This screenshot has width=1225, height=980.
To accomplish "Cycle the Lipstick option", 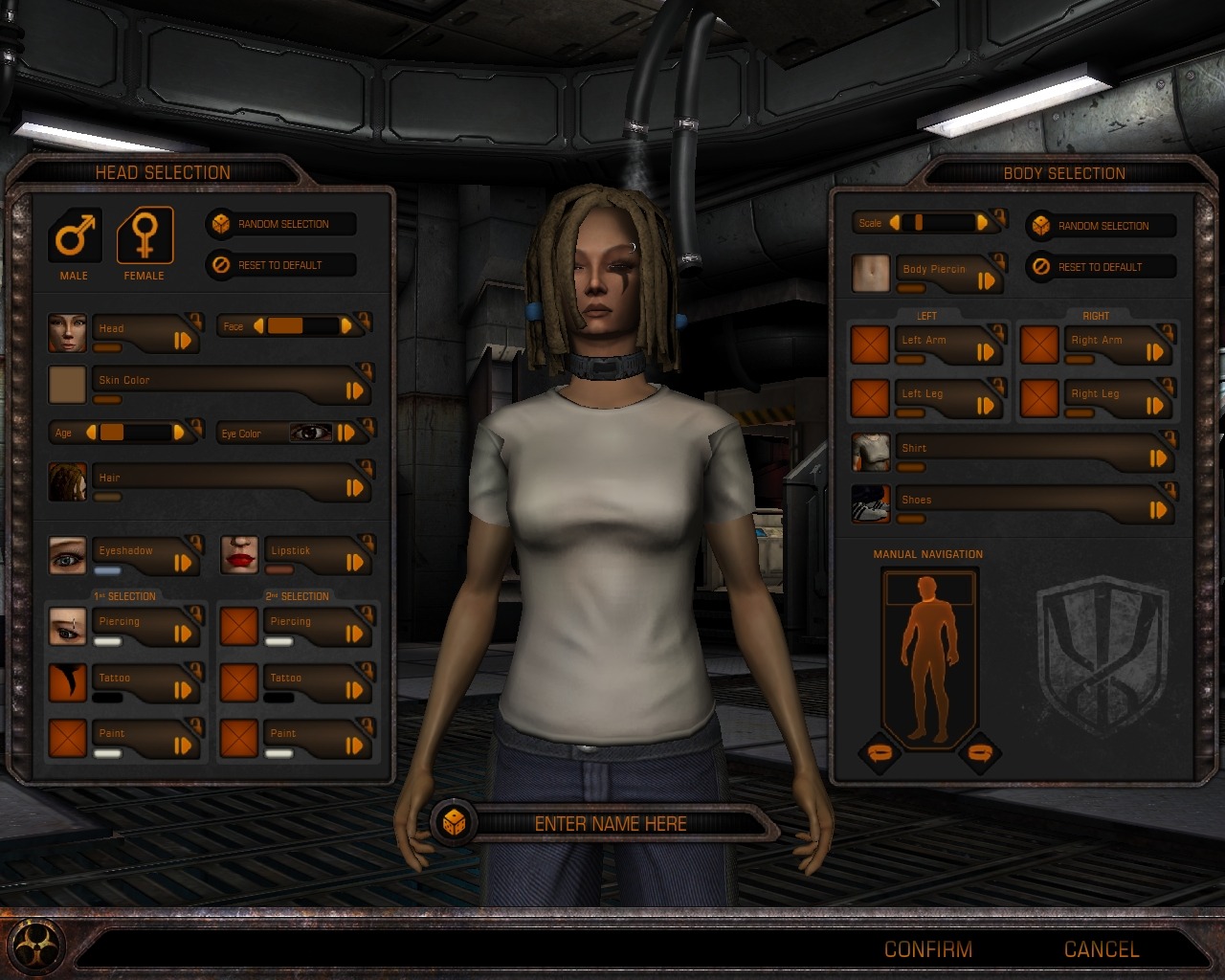I will coord(354,563).
